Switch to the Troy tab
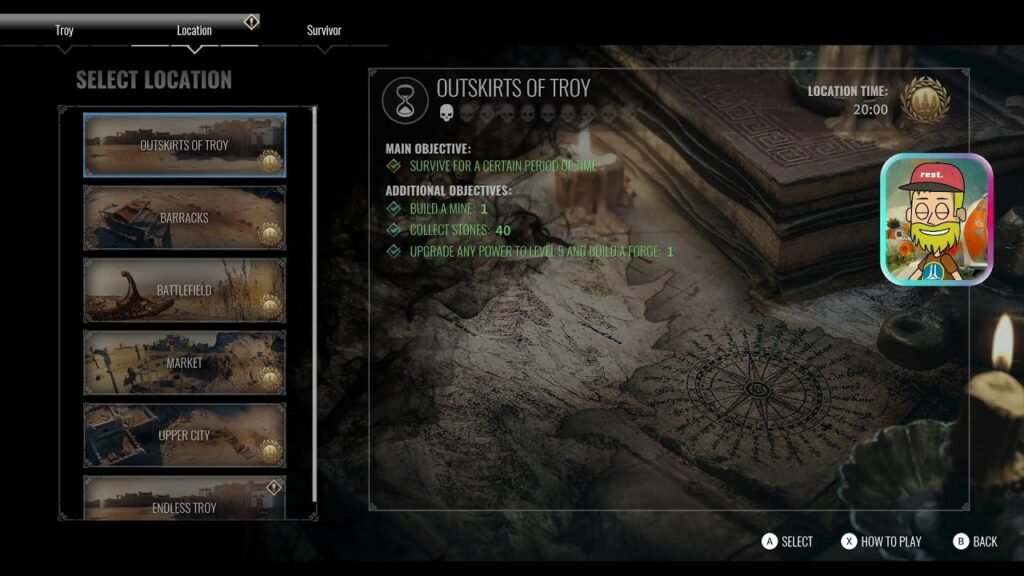The height and width of the screenshot is (576, 1024). (x=64, y=31)
